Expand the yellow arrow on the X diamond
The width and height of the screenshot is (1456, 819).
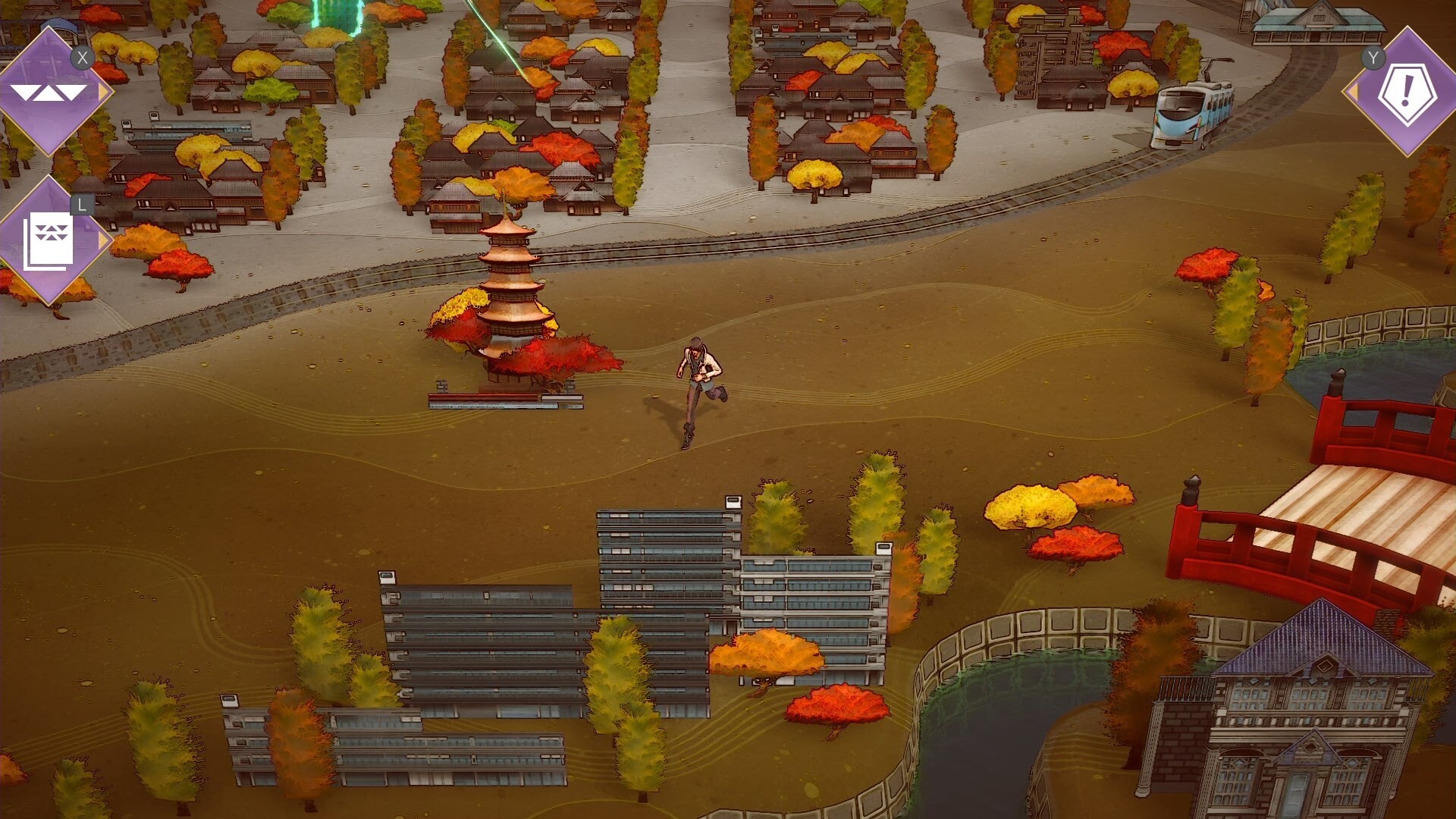coord(100,89)
